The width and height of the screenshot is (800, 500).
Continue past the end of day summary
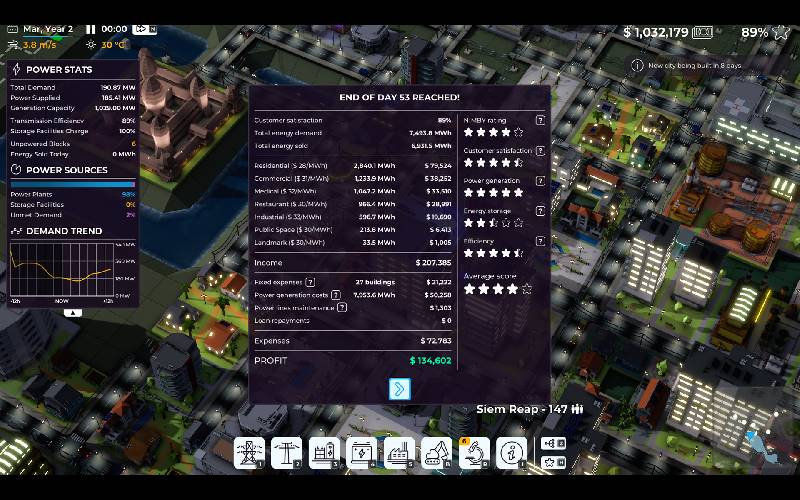[399, 389]
